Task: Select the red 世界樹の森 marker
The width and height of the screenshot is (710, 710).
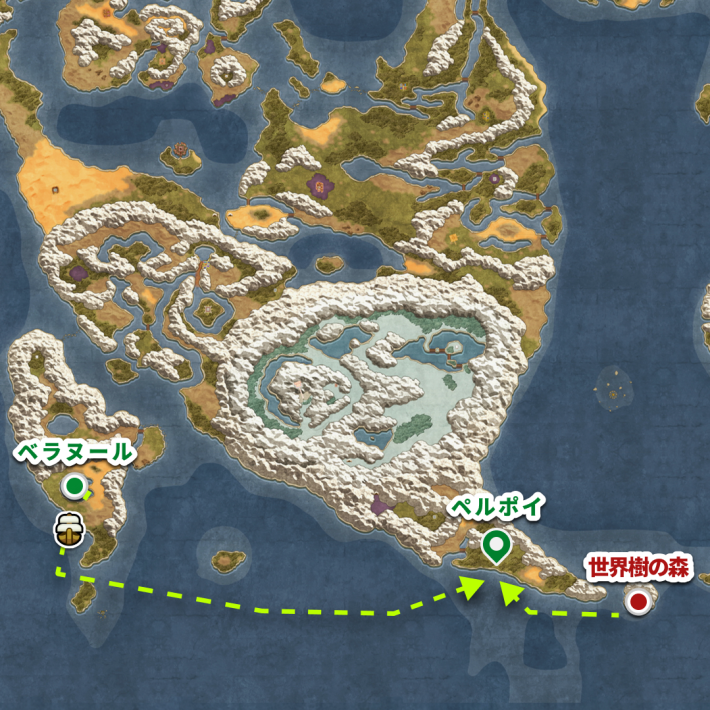Action: click(x=636, y=601)
